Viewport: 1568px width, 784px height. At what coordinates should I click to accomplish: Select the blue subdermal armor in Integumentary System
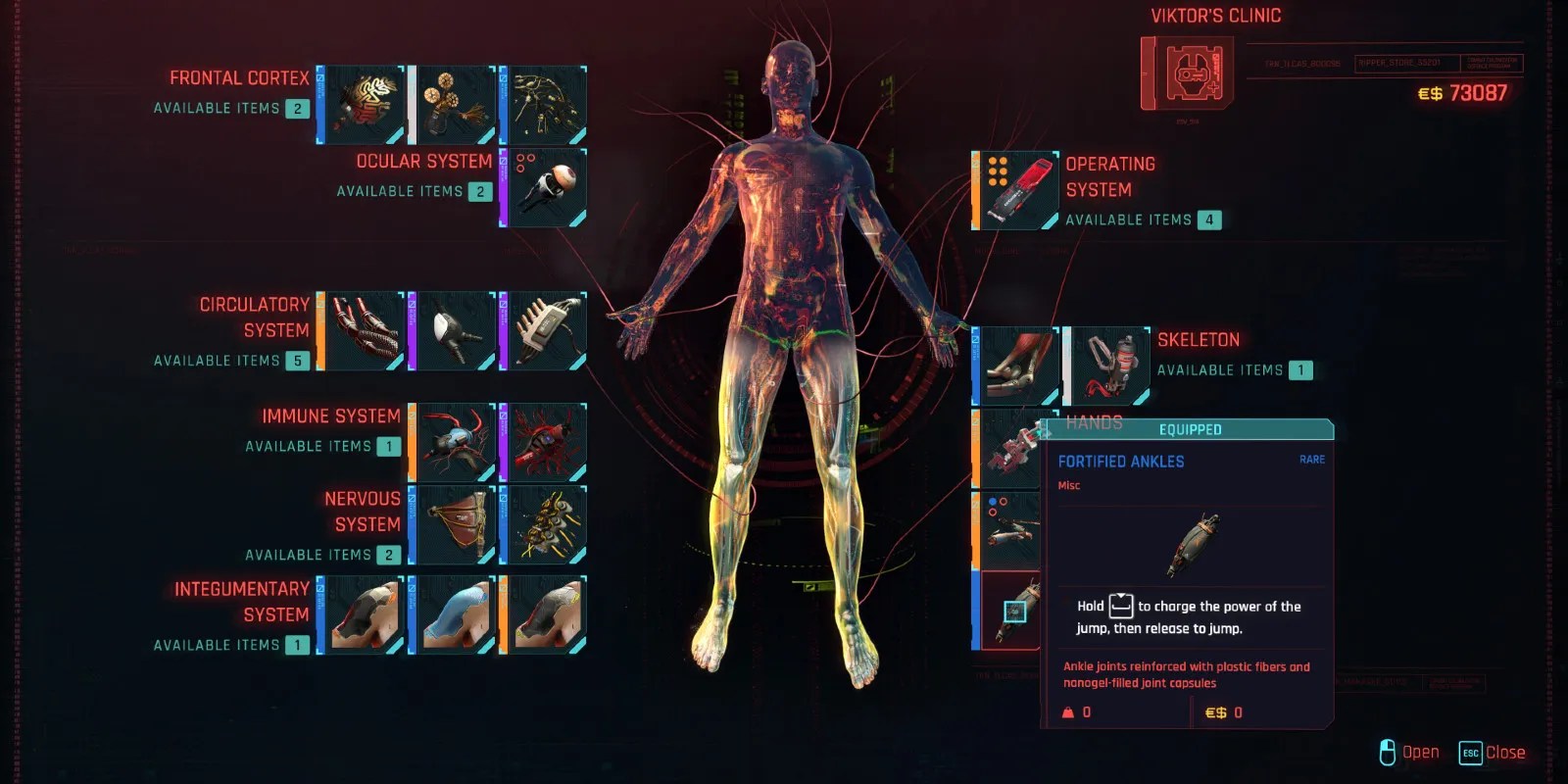point(454,615)
